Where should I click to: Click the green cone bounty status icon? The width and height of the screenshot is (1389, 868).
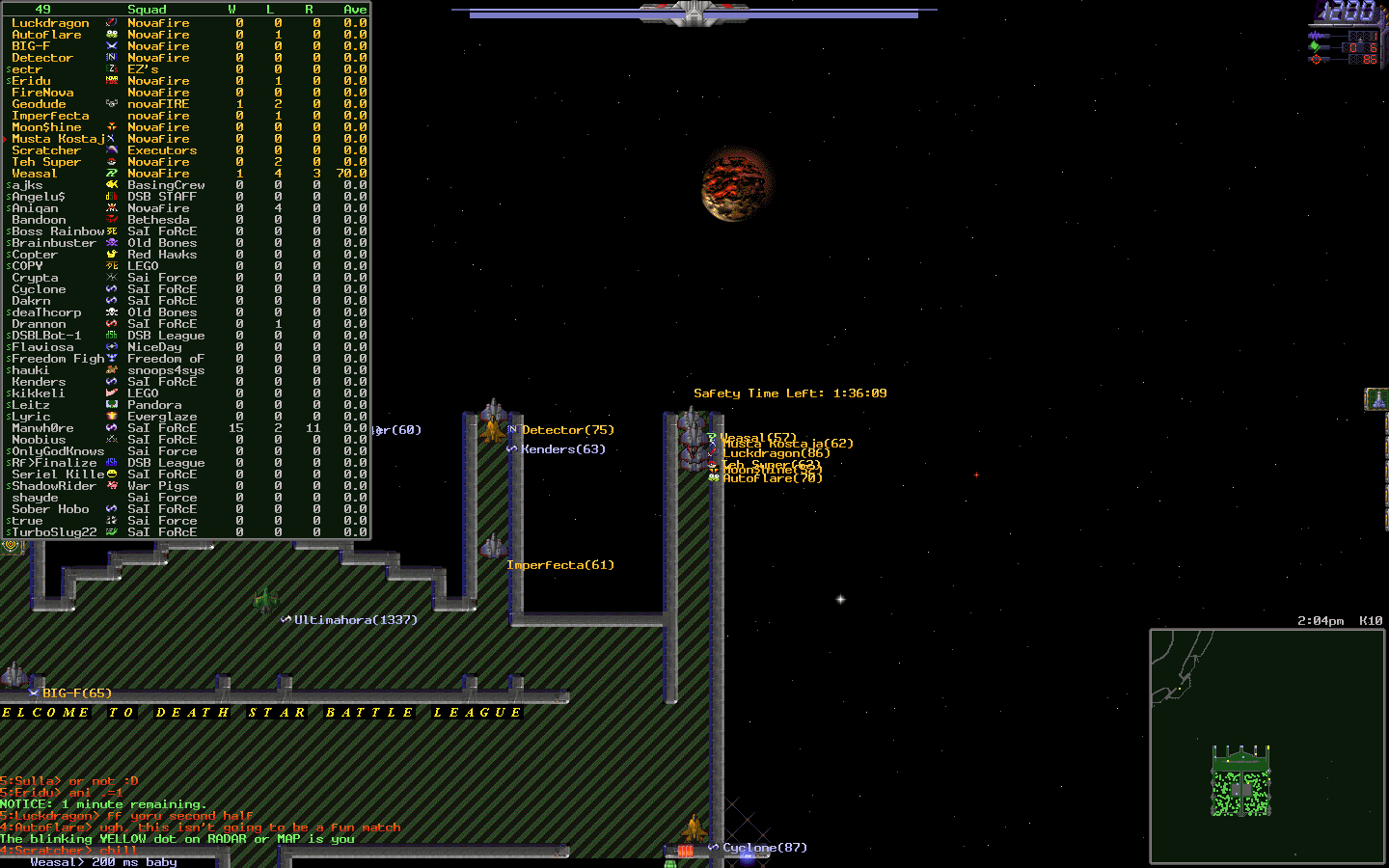(x=1314, y=47)
